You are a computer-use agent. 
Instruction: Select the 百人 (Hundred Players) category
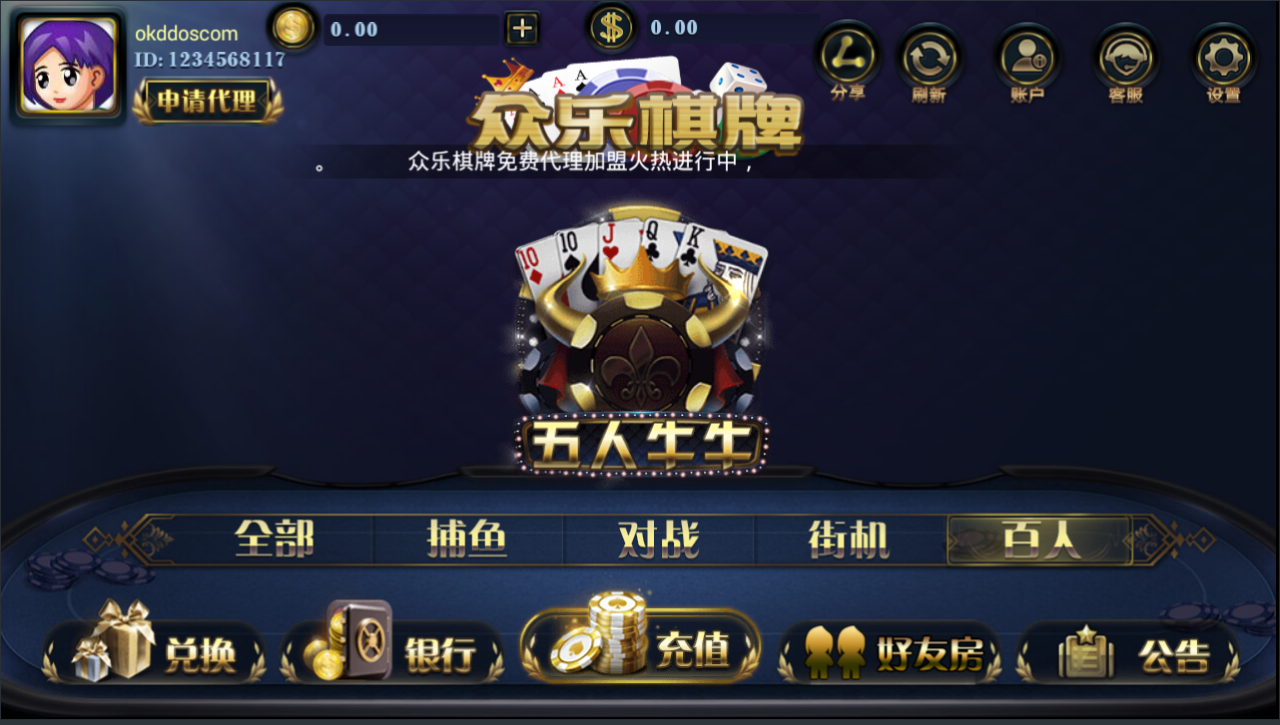click(1040, 539)
